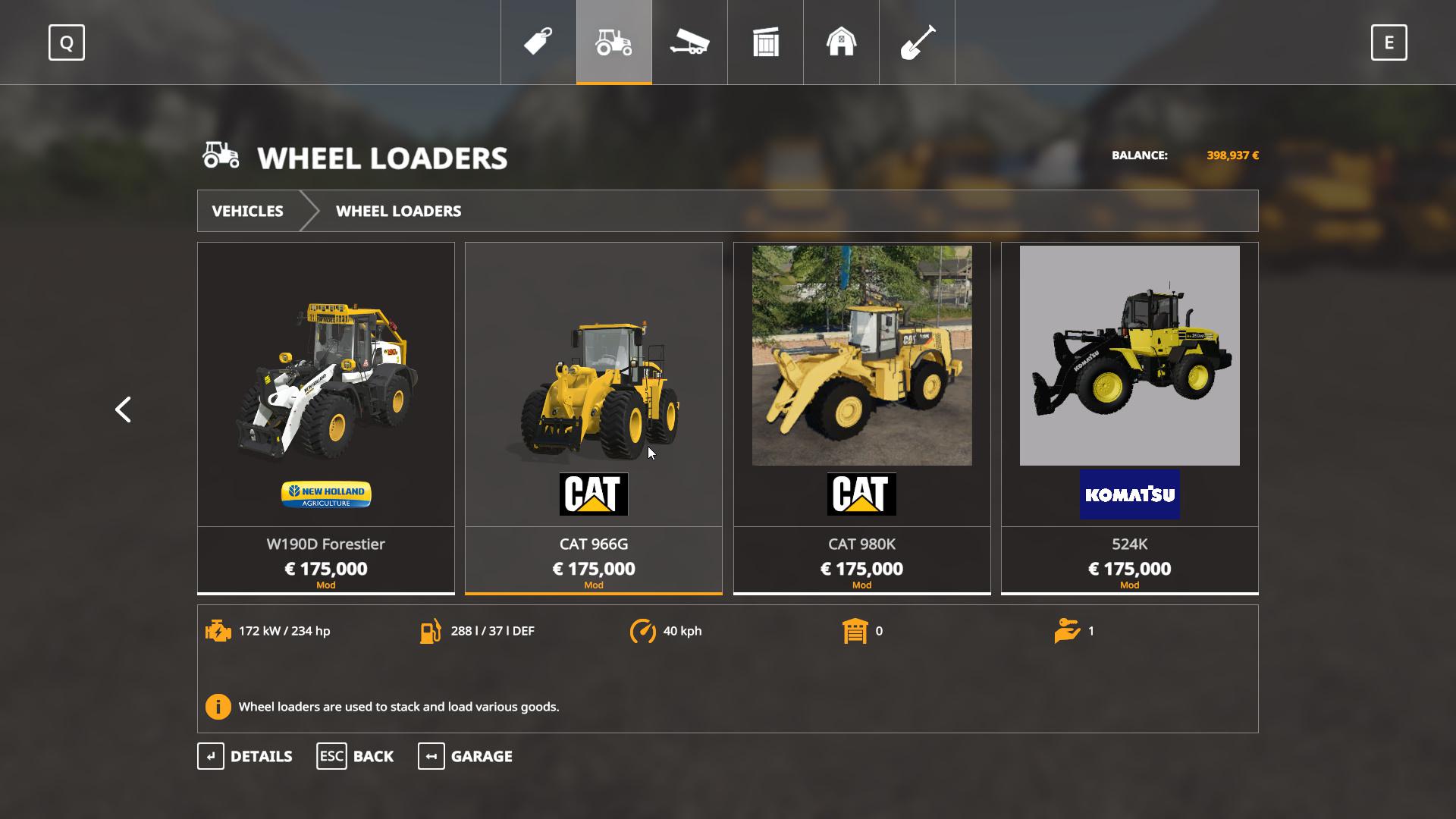Open the trailer tools tab
The height and width of the screenshot is (819, 1456).
689,42
